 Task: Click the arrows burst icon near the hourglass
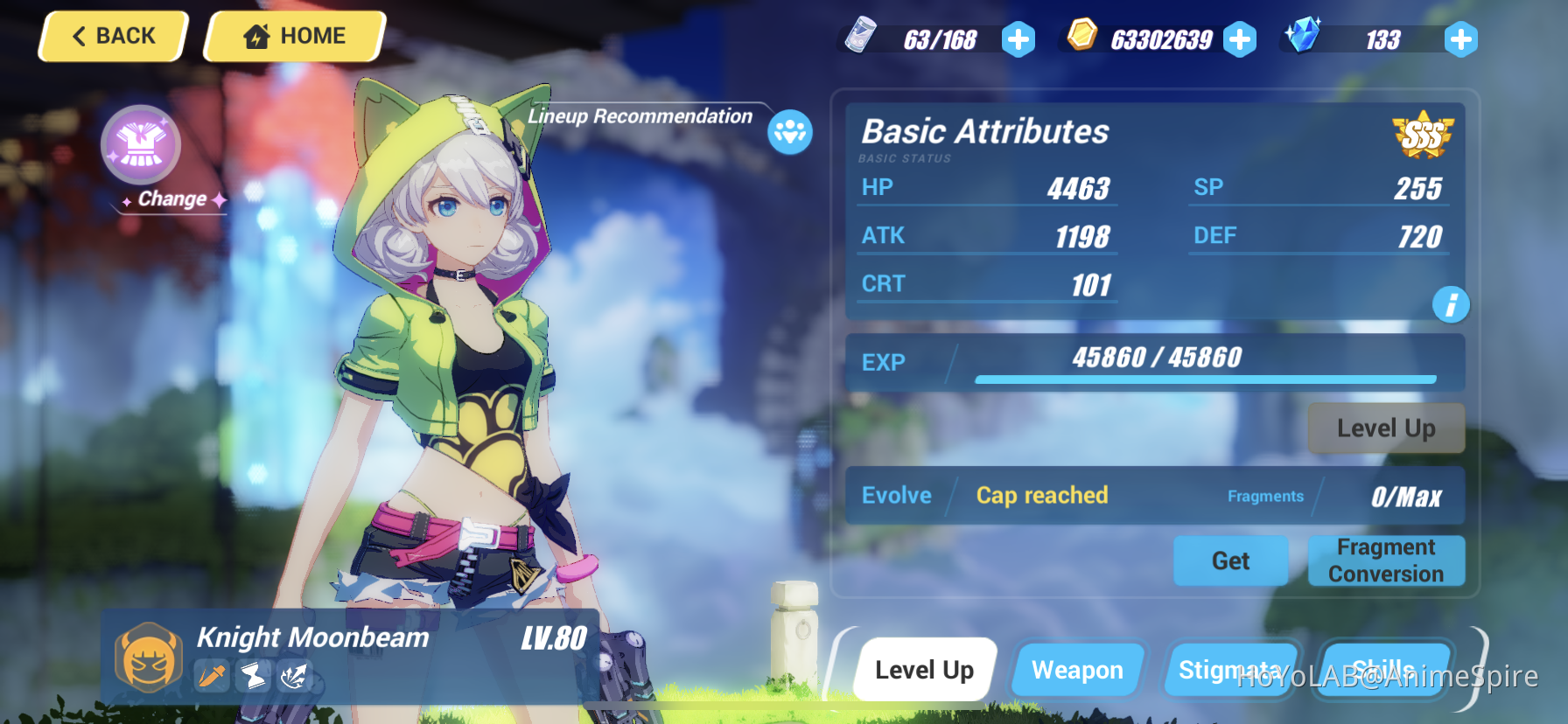(x=294, y=677)
